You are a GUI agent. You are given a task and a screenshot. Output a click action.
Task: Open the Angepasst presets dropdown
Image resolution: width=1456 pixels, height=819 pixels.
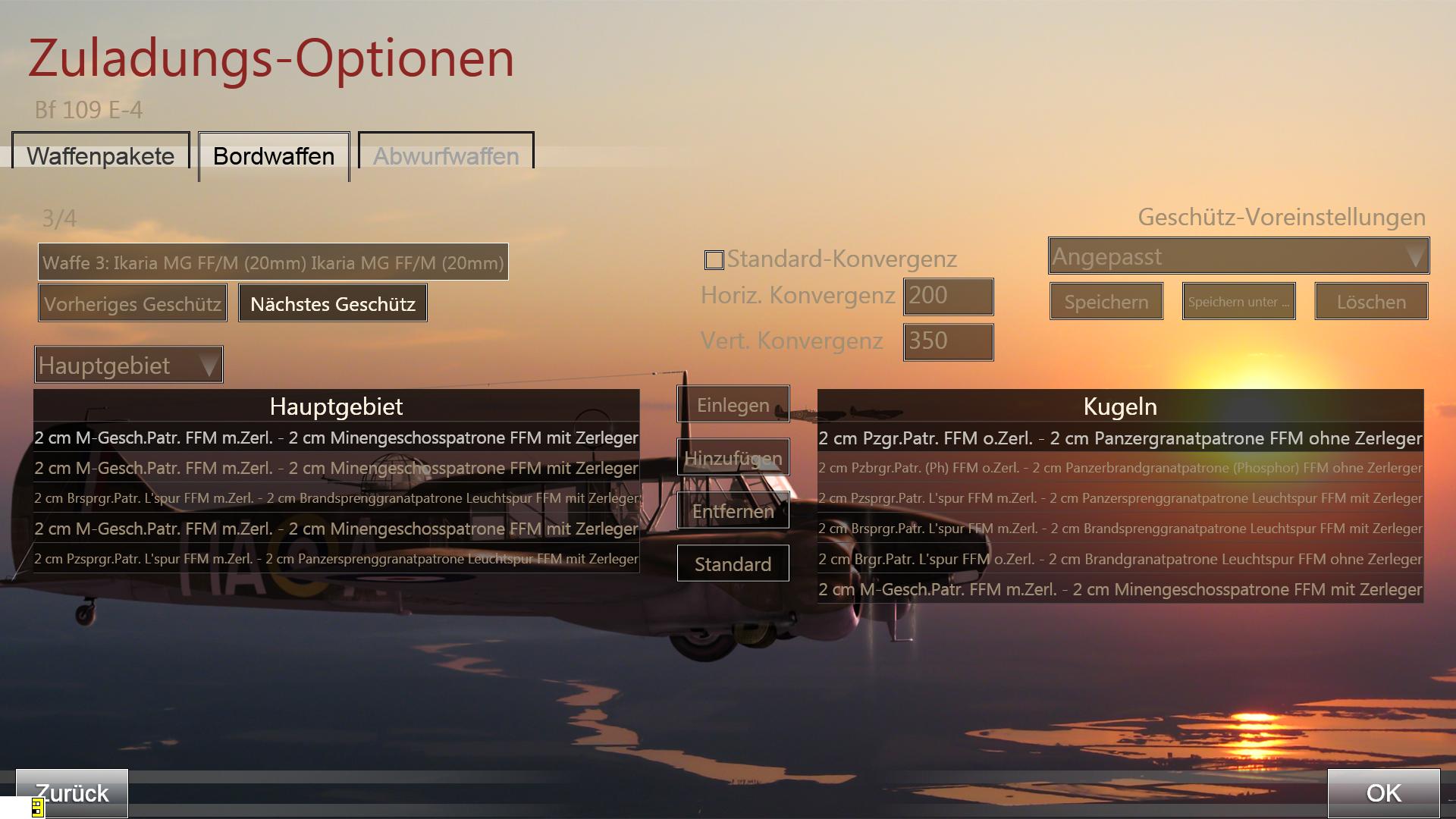pos(1238,256)
